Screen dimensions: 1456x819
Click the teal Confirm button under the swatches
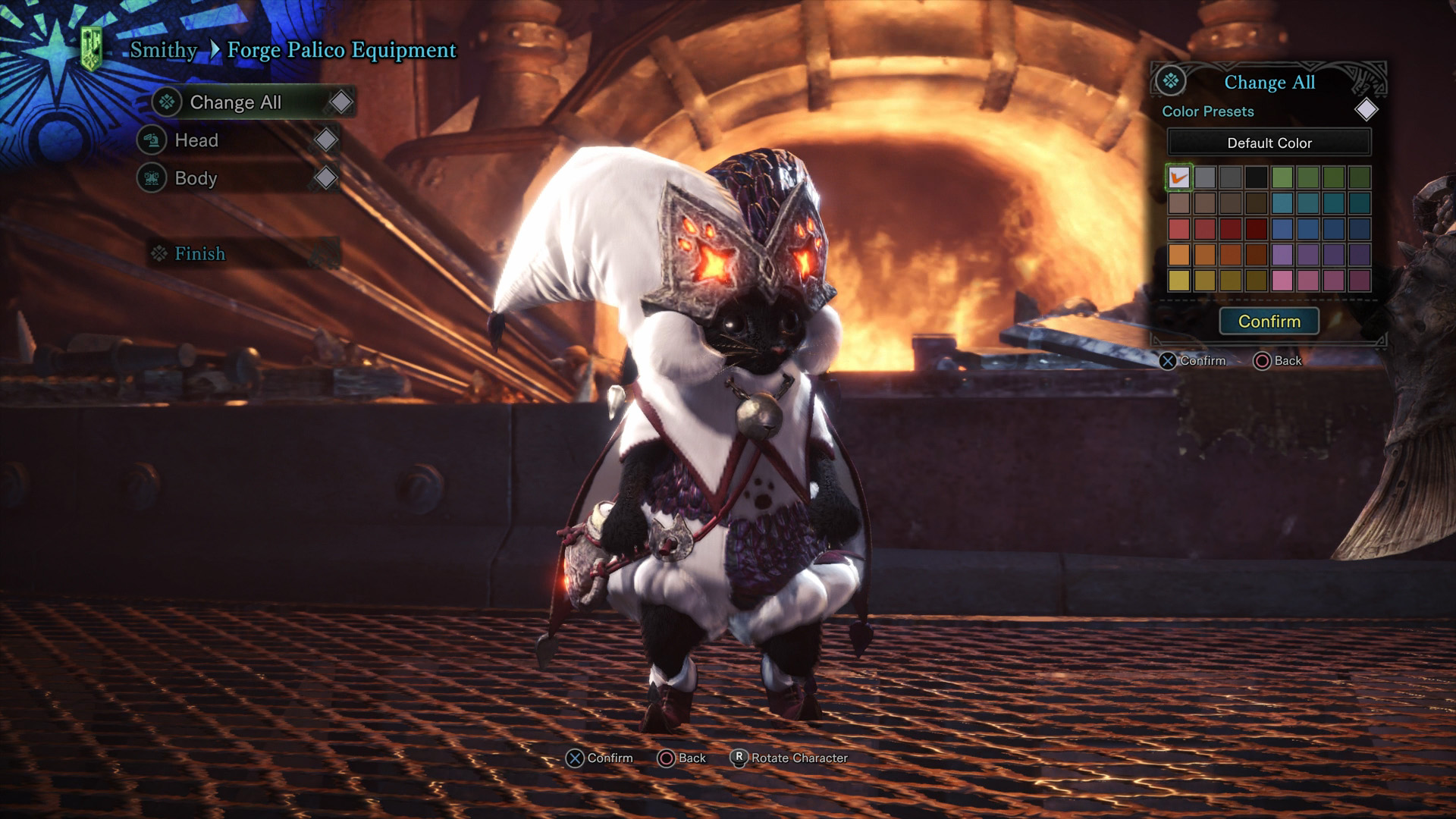click(x=1269, y=322)
